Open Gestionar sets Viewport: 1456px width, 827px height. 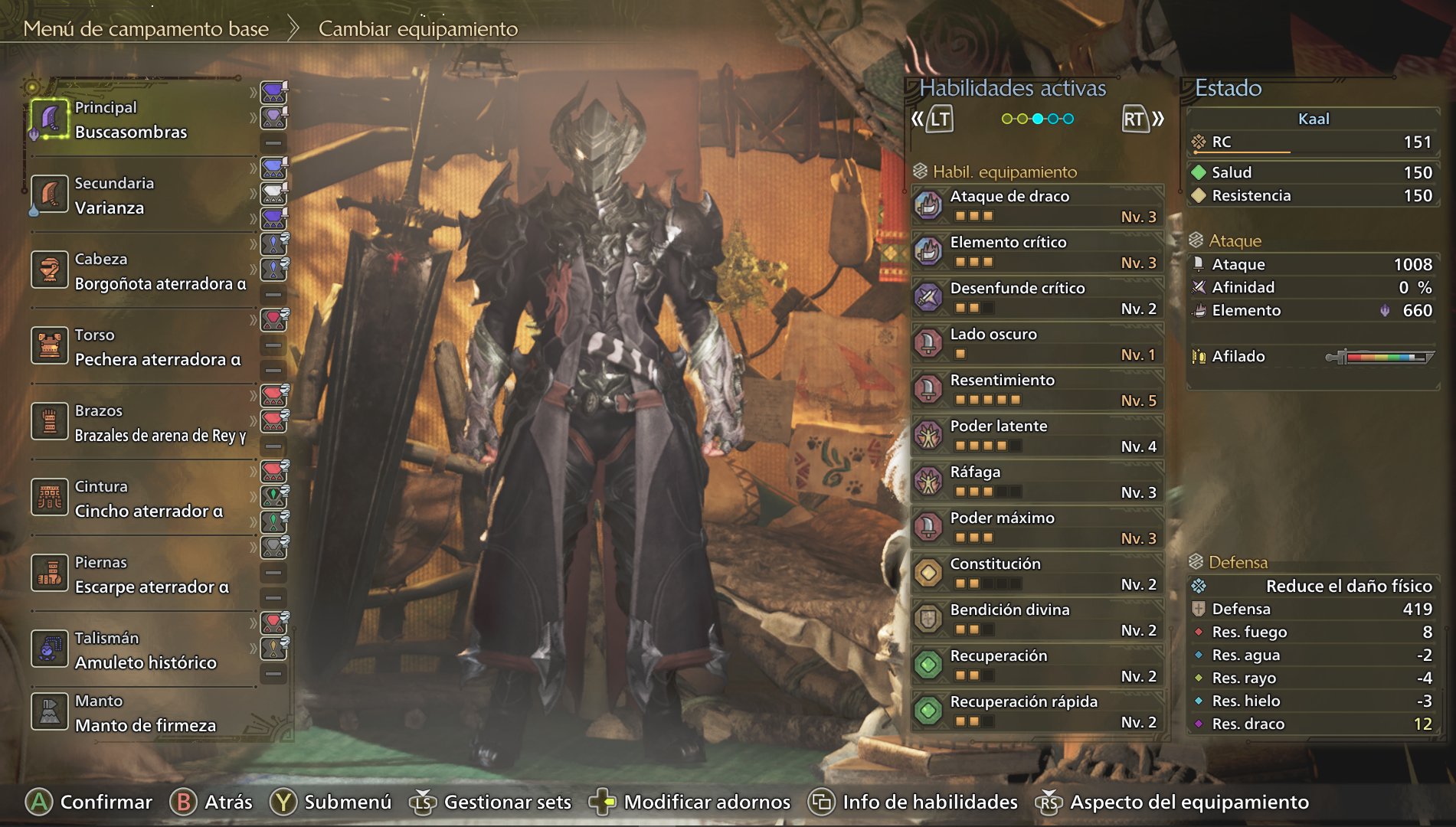point(507,802)
